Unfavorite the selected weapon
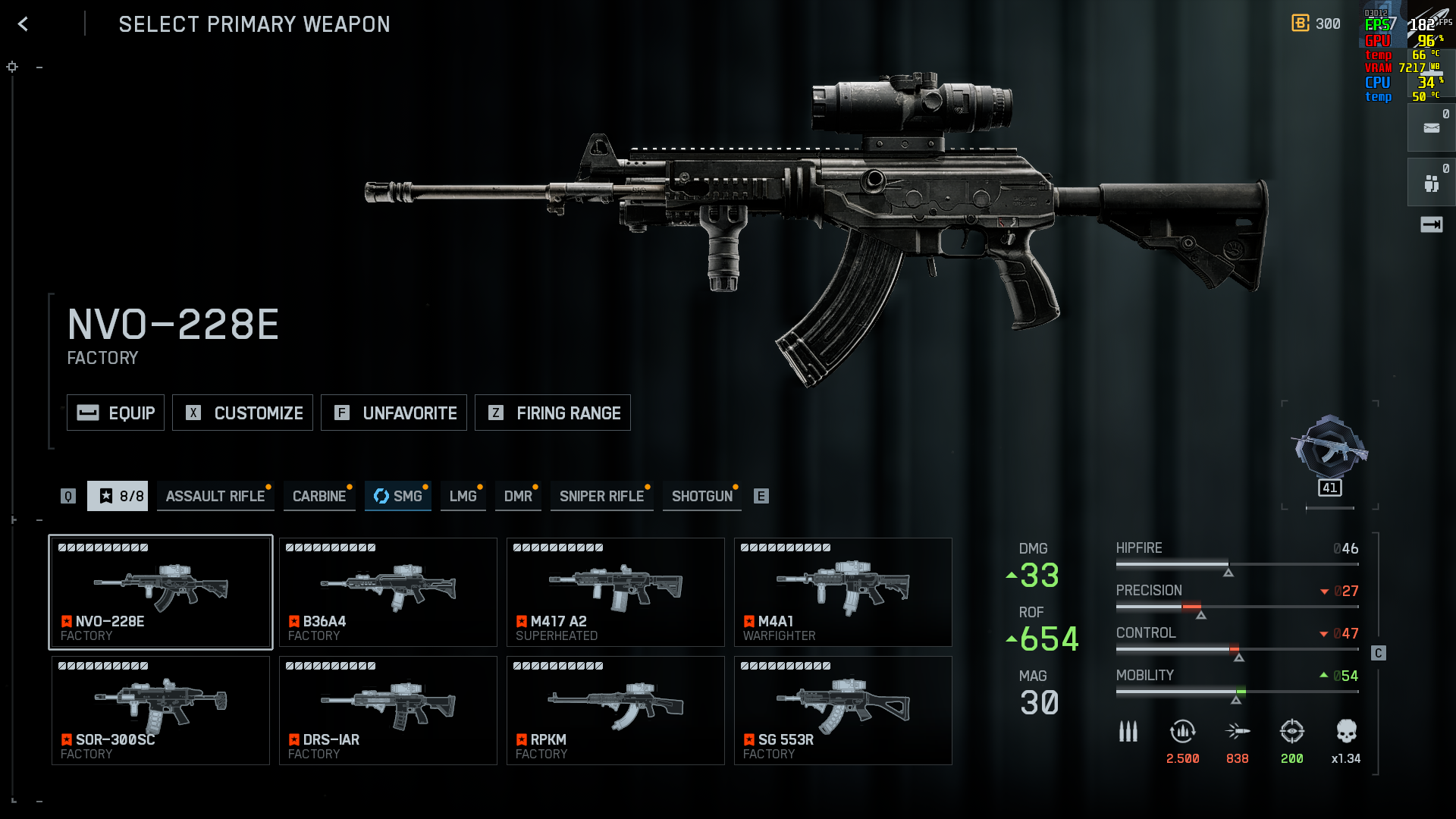Screen dimensions: 1456x819 coord(394,413)
